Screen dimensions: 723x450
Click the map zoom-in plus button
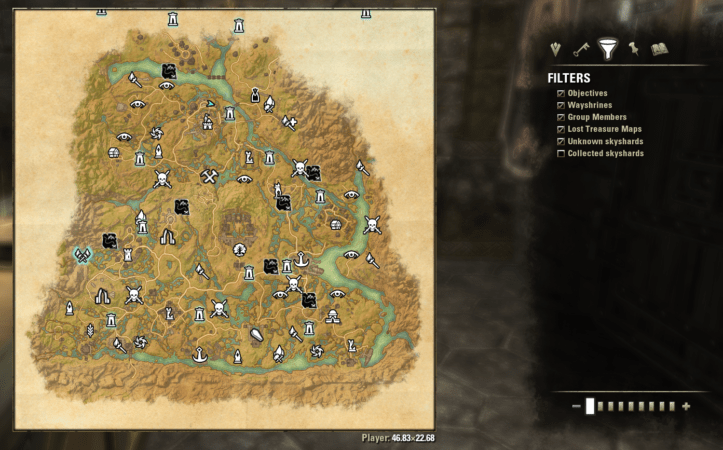point(686,406)
